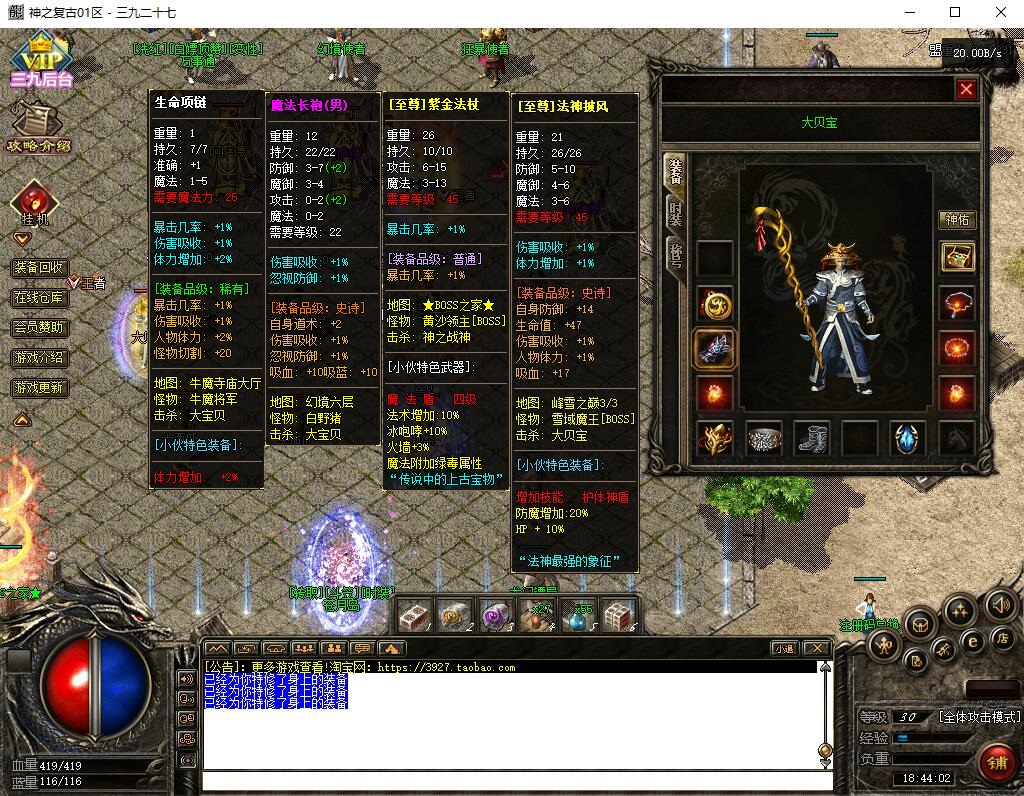Close the character equipment panel
Image resolution: width=1024 pixels, height=796 pixels.
pyautogui.click(x=965, y=90)
